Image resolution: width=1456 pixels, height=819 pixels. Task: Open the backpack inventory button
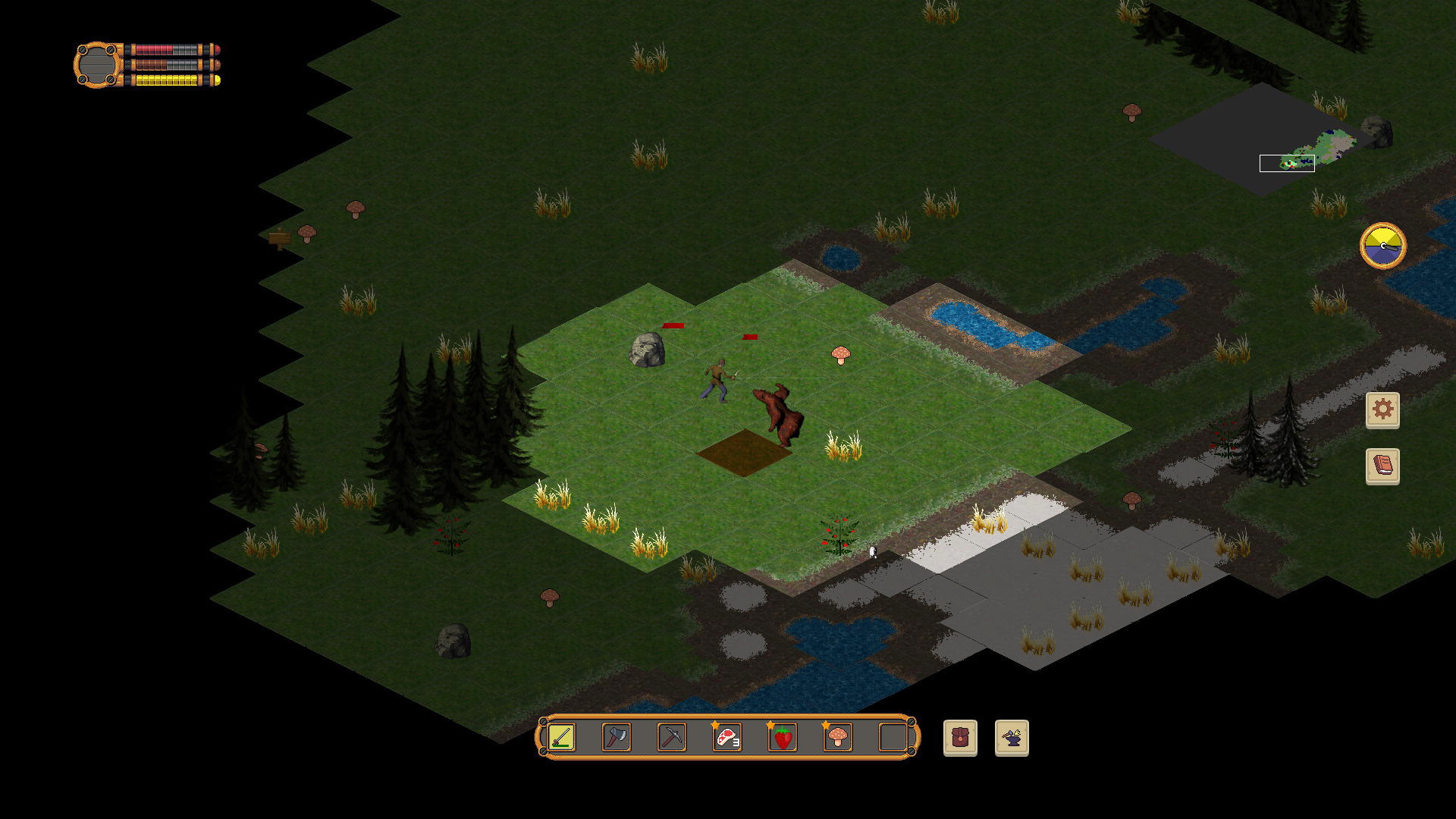960,738
